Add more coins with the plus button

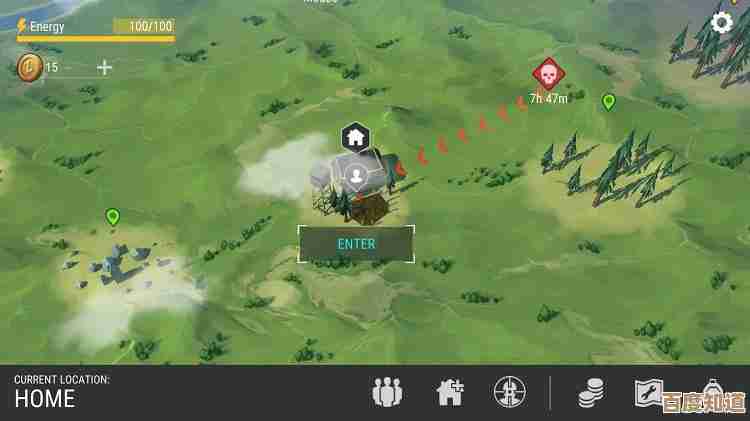coord(105,67)
